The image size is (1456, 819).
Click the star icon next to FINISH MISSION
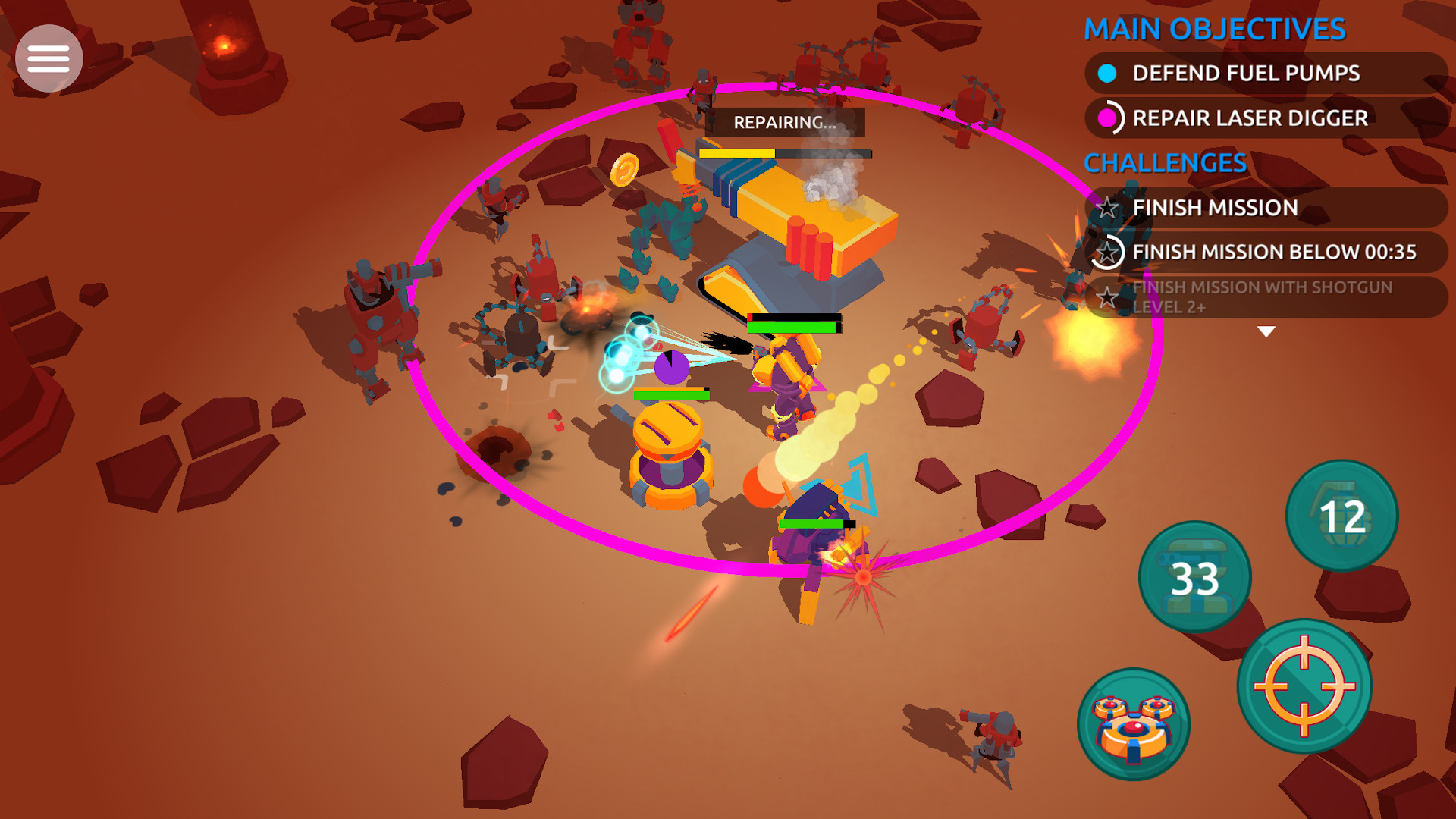(x=1108, y=207)
